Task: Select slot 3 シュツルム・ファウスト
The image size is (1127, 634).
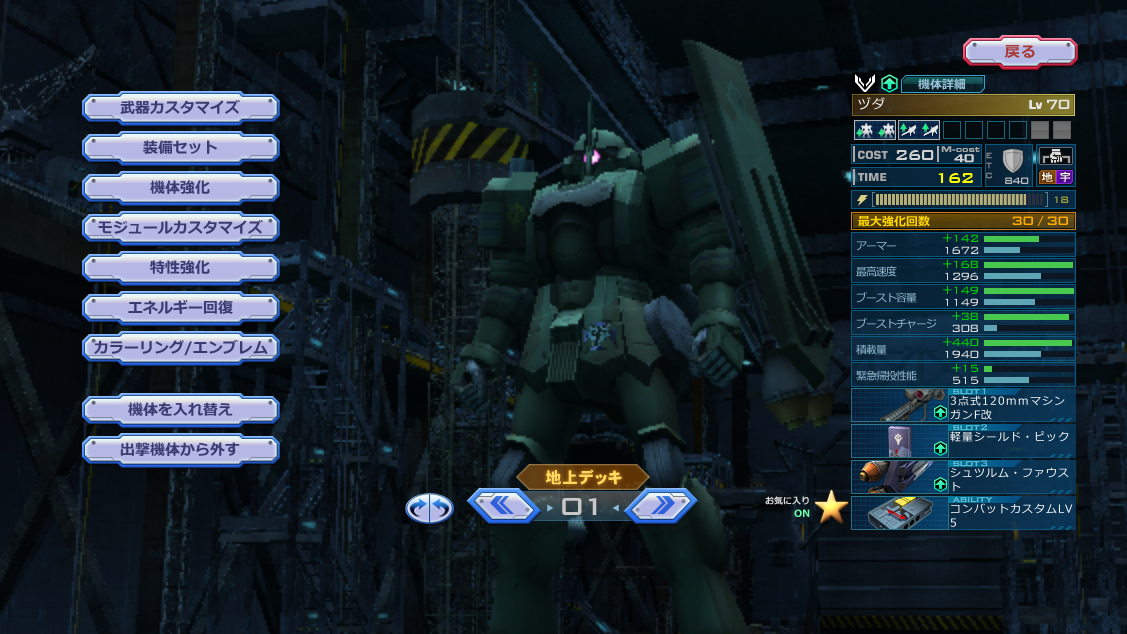Action: click(963, 477)
